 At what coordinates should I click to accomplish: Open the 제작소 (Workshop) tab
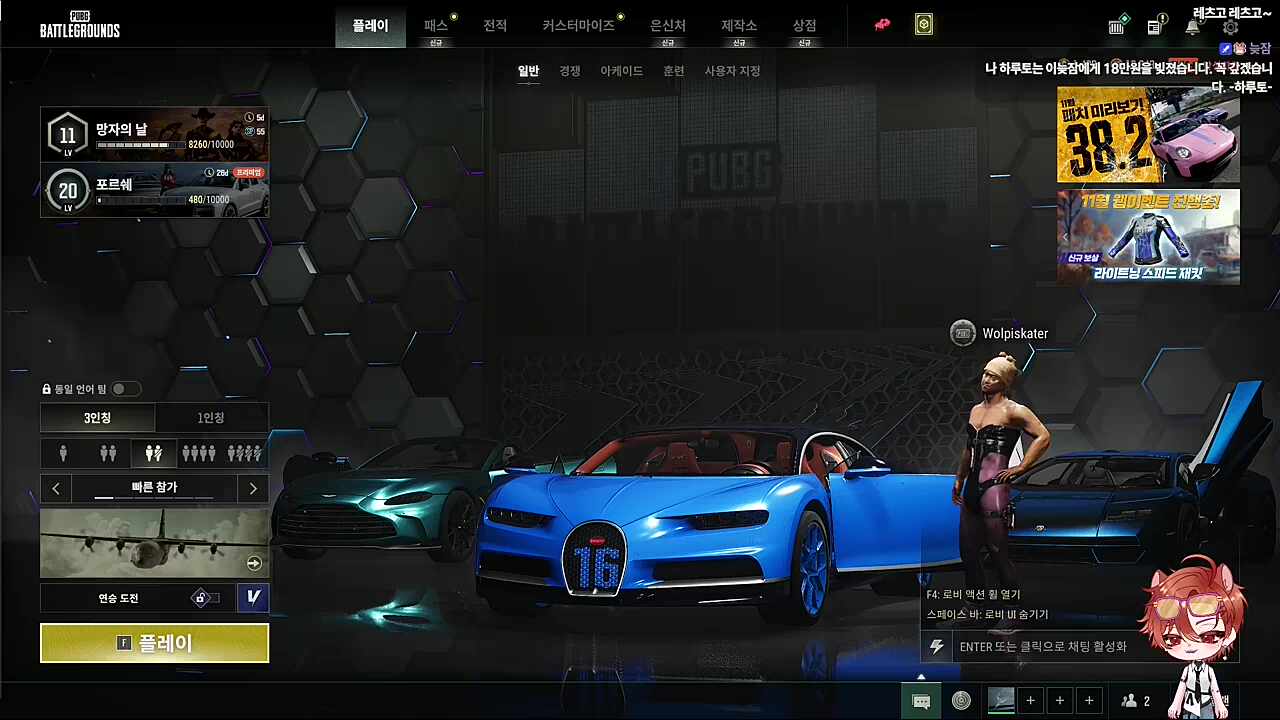(738, 26)
